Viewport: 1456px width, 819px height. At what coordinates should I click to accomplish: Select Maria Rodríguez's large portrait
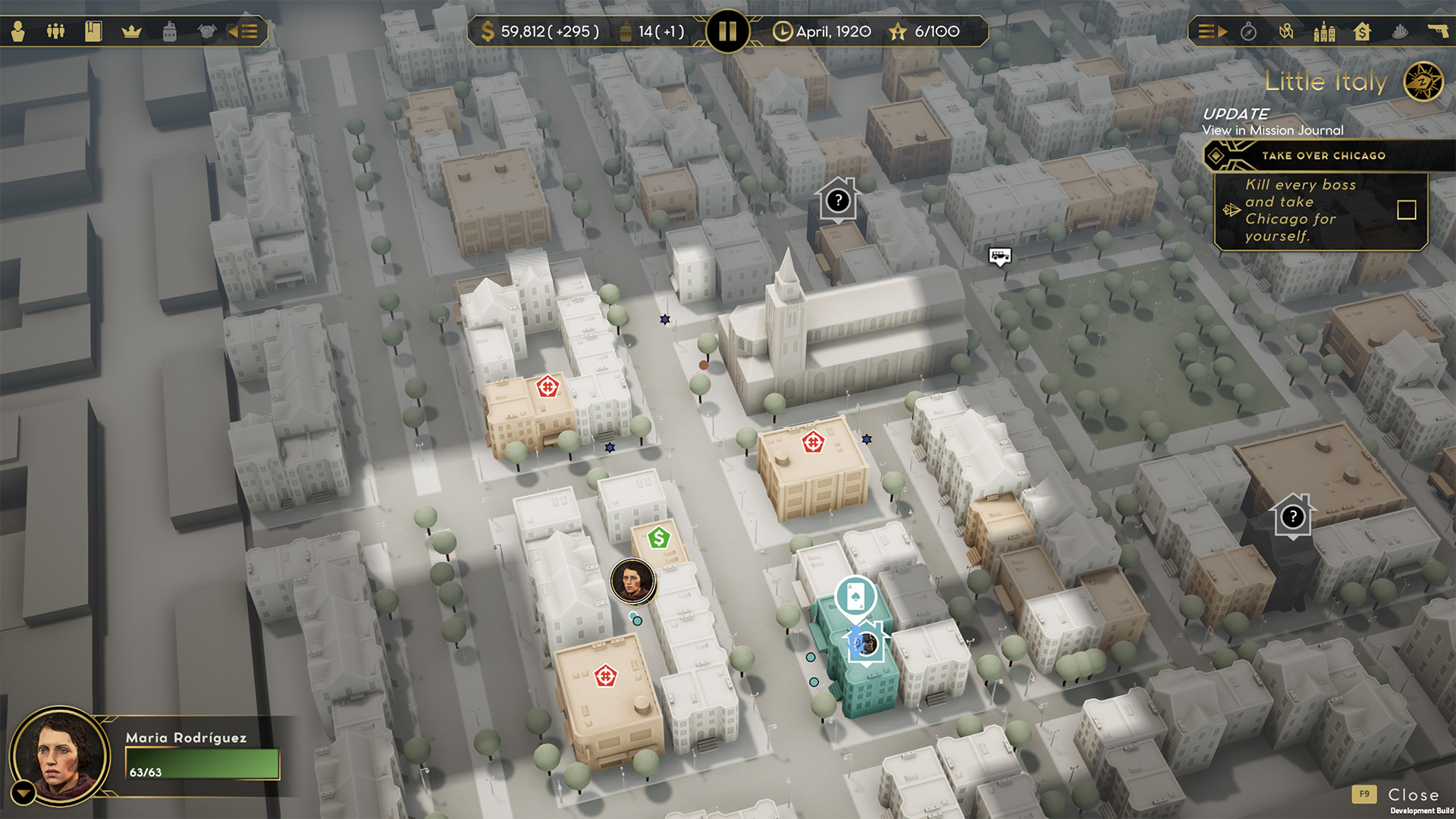tap(61, 755)
